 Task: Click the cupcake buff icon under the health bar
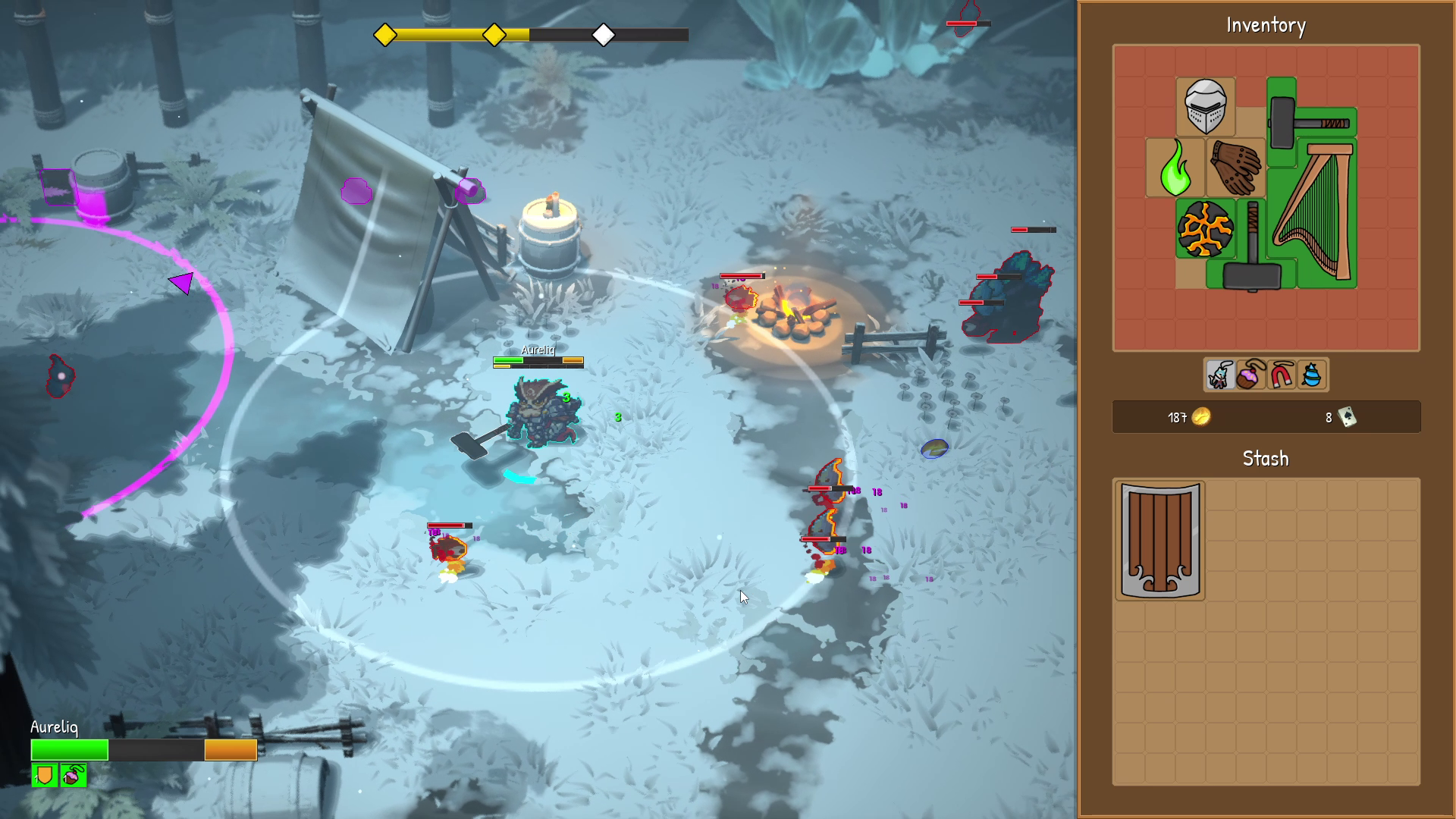click(x=74, y=775)
